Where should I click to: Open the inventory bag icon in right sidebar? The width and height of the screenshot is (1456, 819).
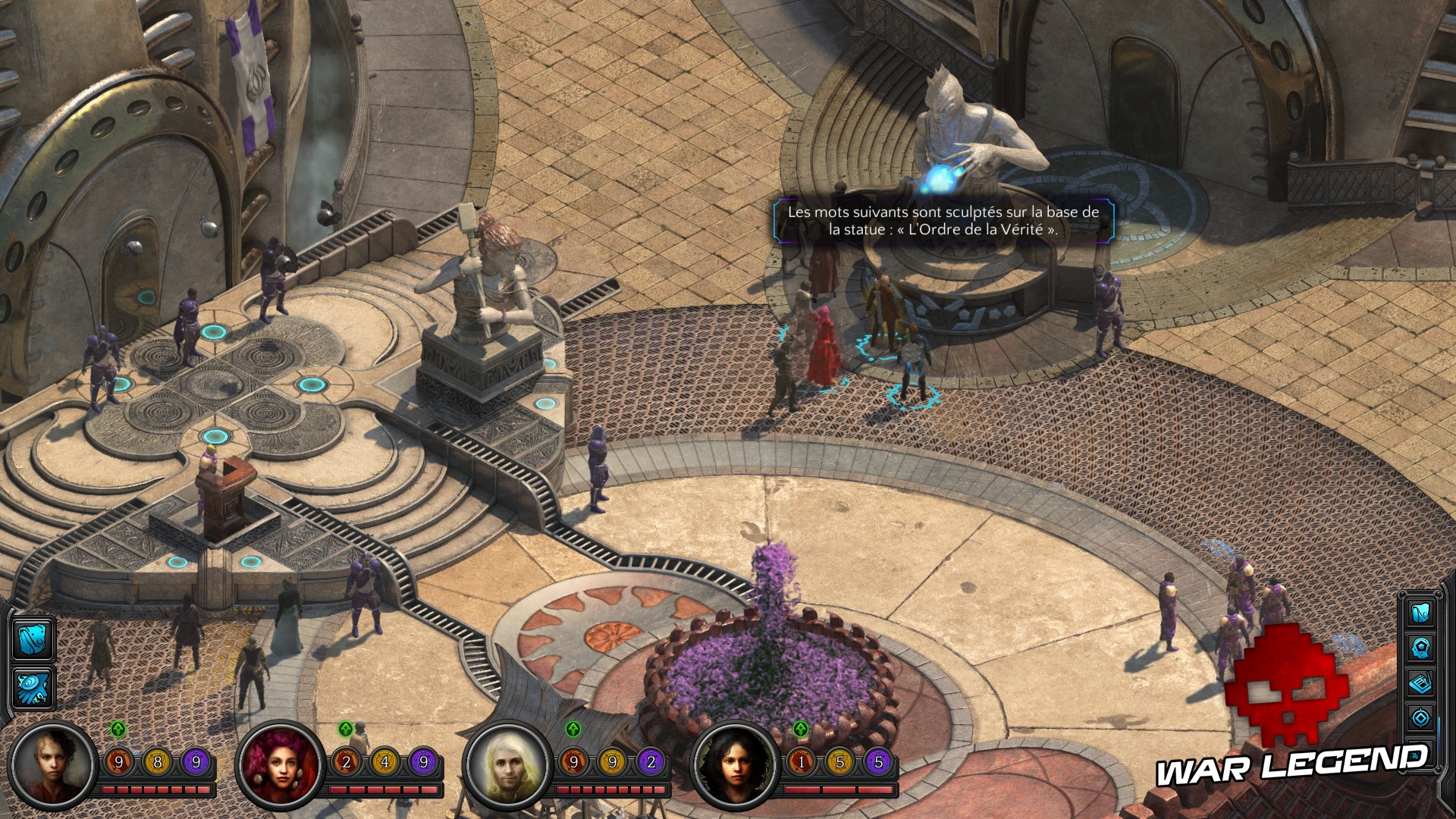coord(1420,612)
